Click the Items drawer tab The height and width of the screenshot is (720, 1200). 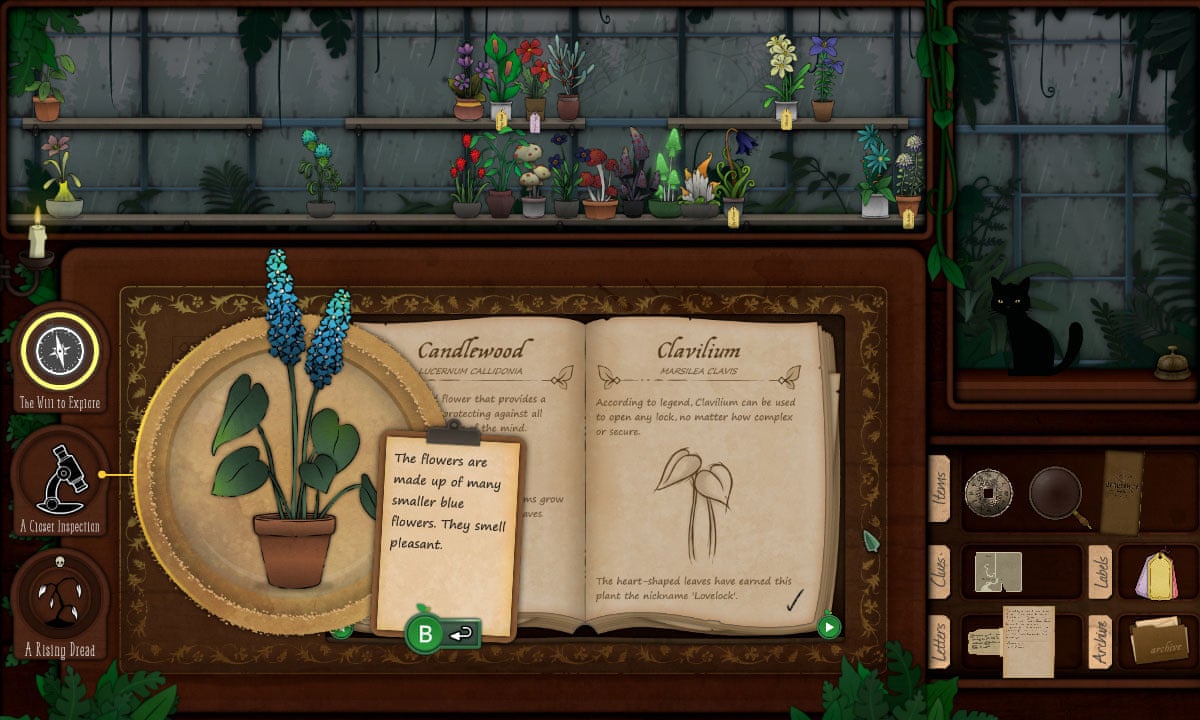point(940,488)
